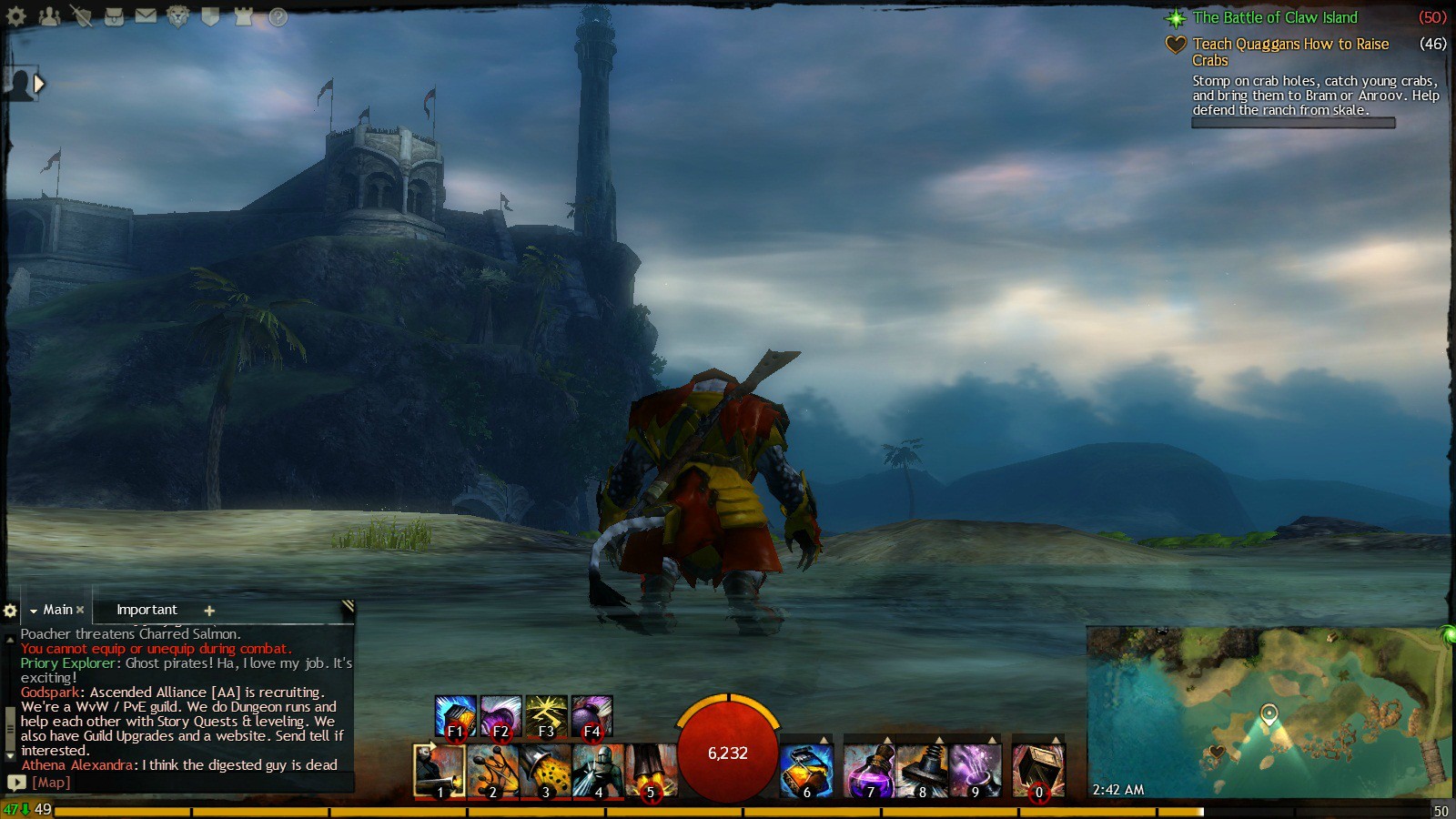The image size is (1456, 819).
Task: Select Teach Quaggans How to Raise Crabs task
Action: tap(1289, 44)
